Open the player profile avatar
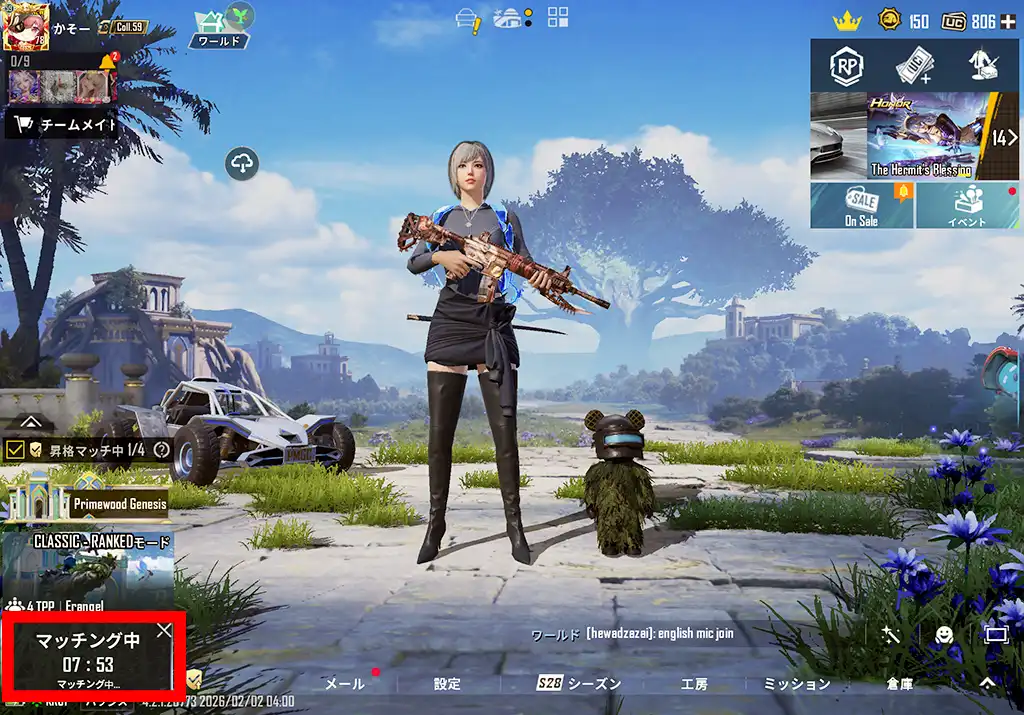Screen dimensions: 1024x715 [26, 27]
